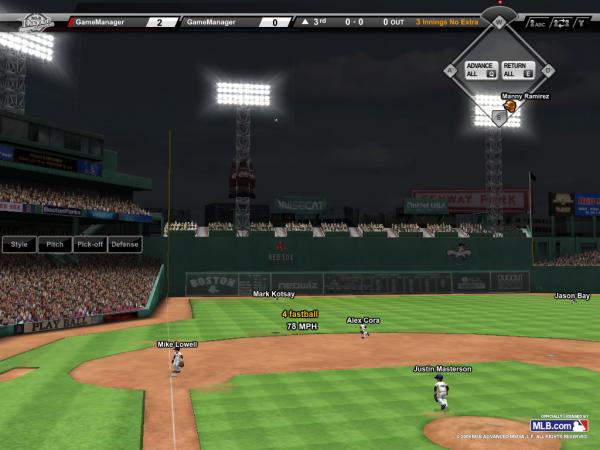The width and height of the screenshot is (600, 450).
Task: Open the Defense menu
Action: (x=125, y=244)
